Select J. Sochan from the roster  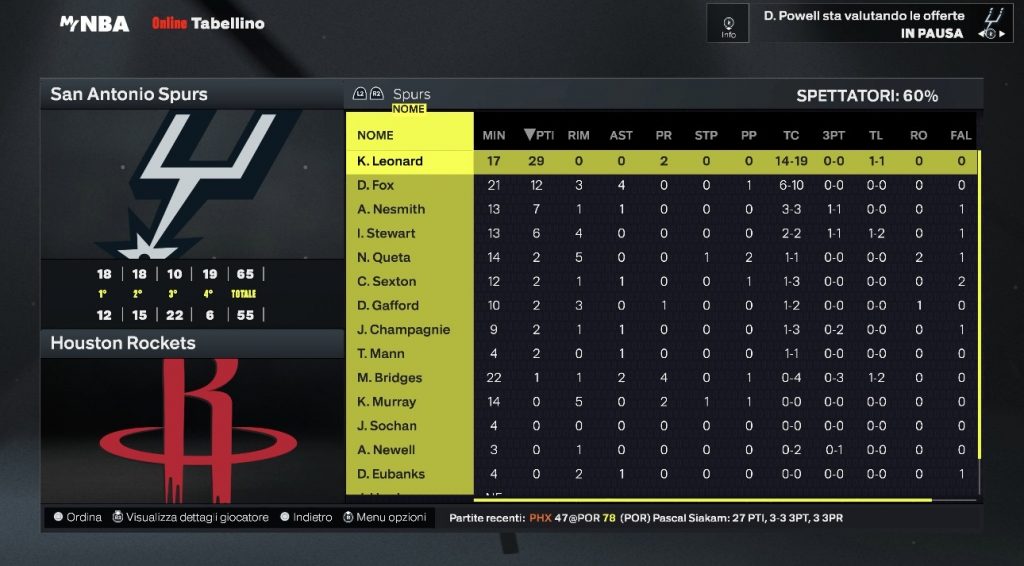pos(386,425)
